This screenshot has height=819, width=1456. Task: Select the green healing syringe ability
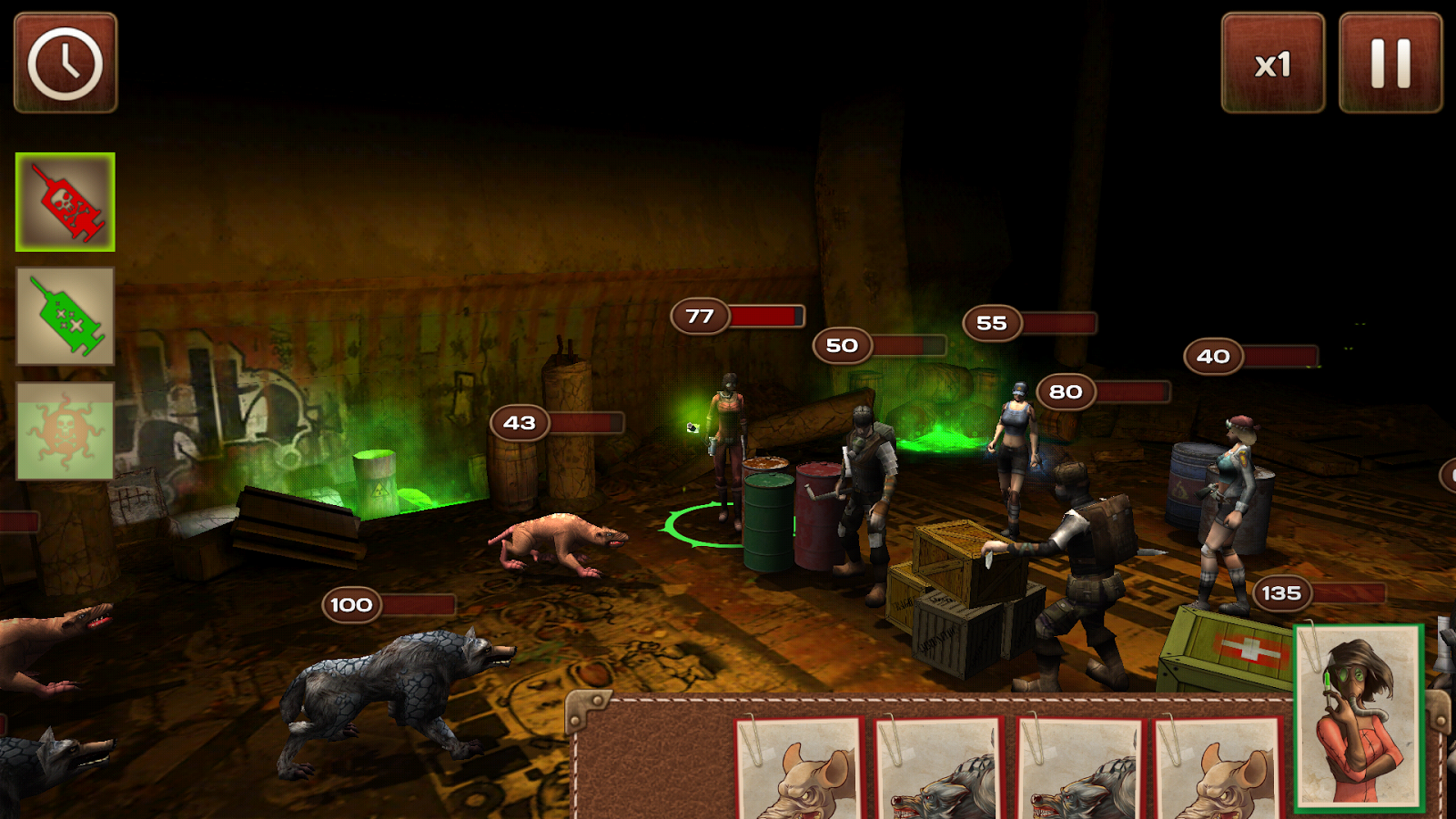(x=64, y=314)
